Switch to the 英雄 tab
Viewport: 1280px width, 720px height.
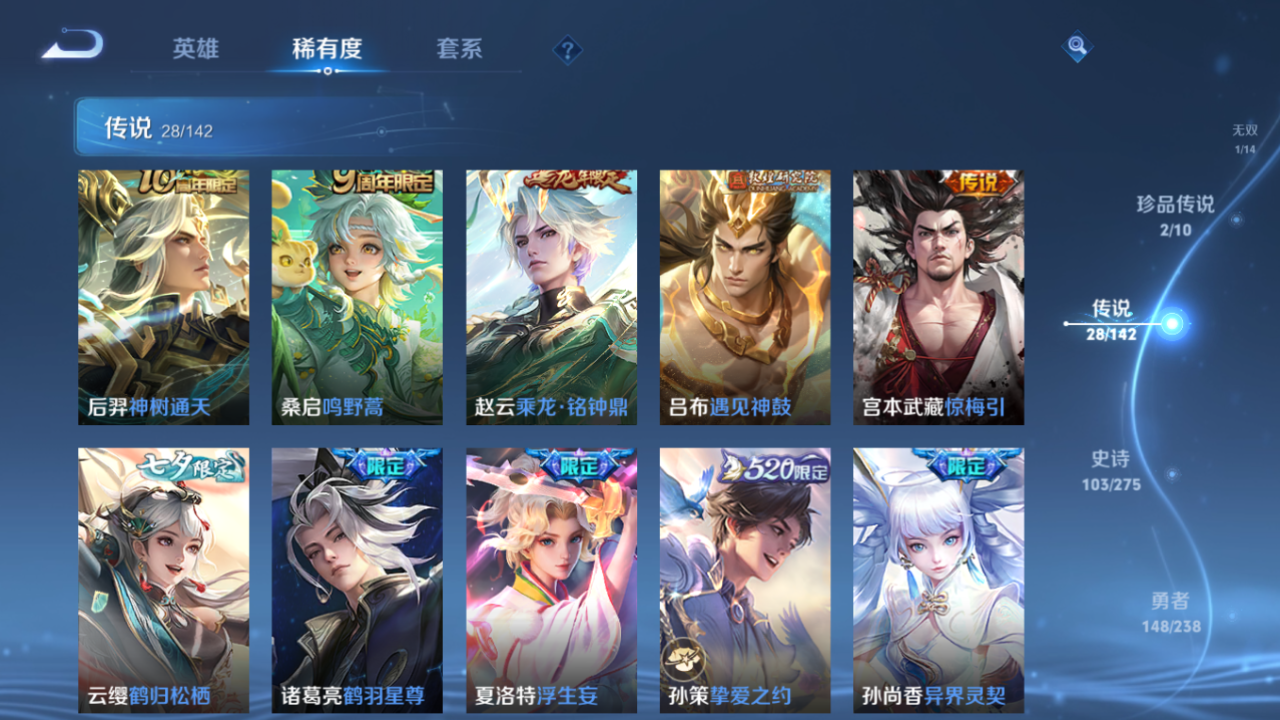197,49
